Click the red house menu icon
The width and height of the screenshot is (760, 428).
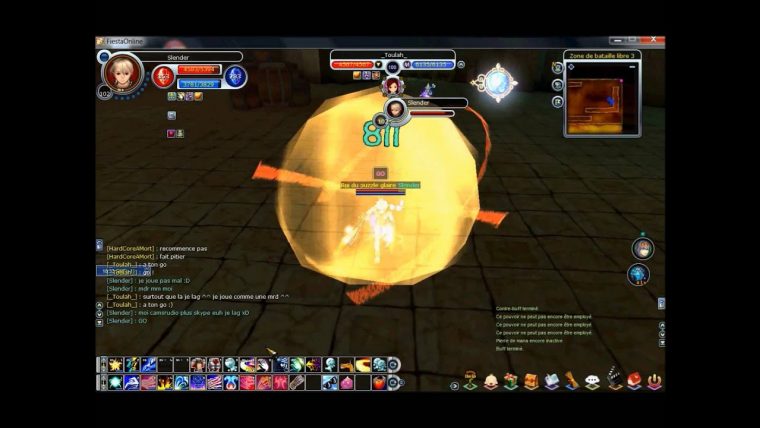coord(634,381)
